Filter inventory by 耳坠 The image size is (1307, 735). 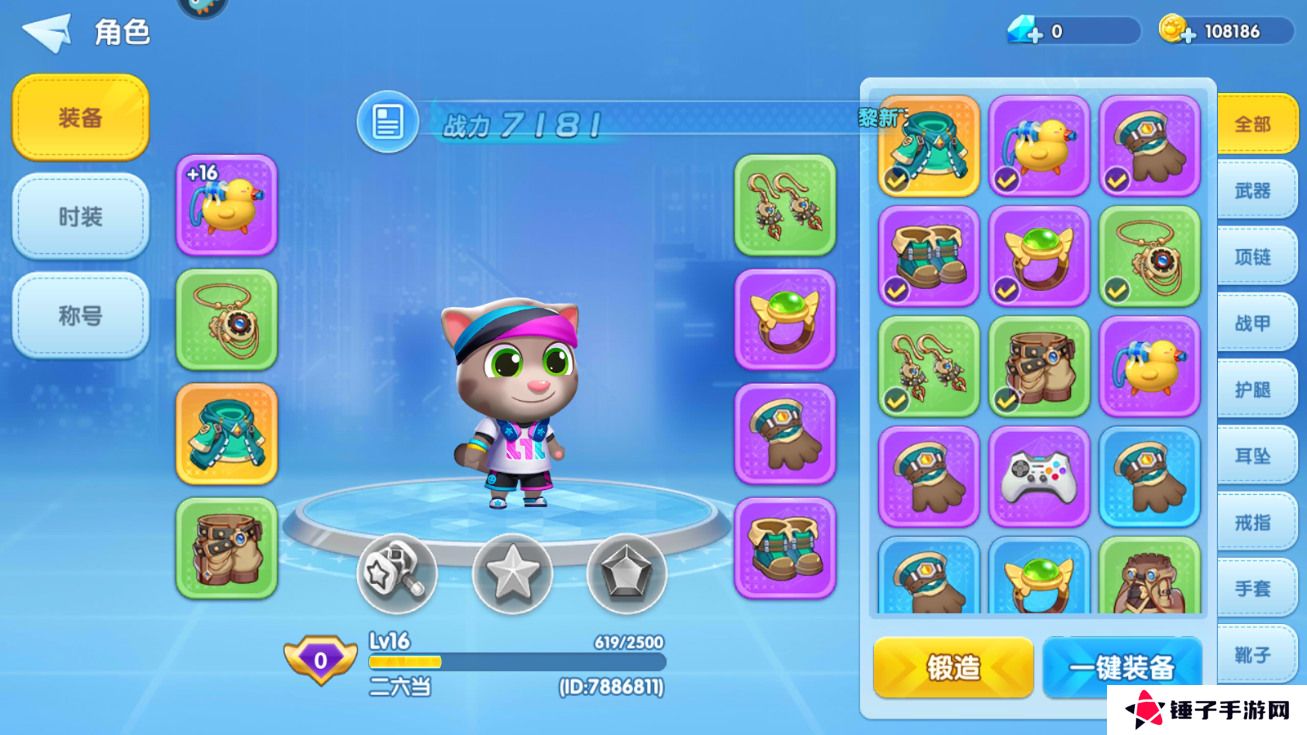pyautogui.click(x=1252, y=456)
